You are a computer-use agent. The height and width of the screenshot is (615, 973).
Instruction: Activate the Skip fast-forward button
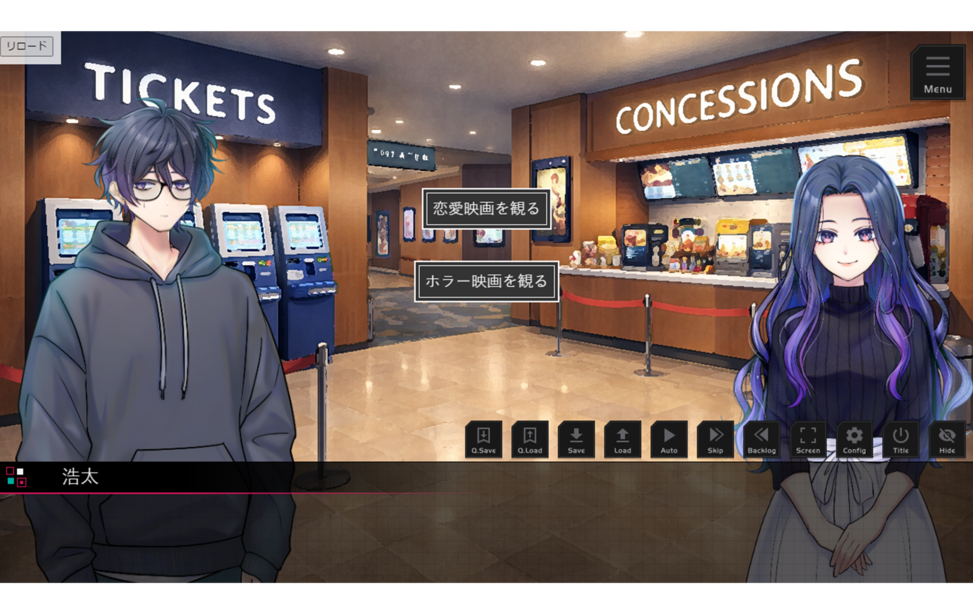point(715,440)
